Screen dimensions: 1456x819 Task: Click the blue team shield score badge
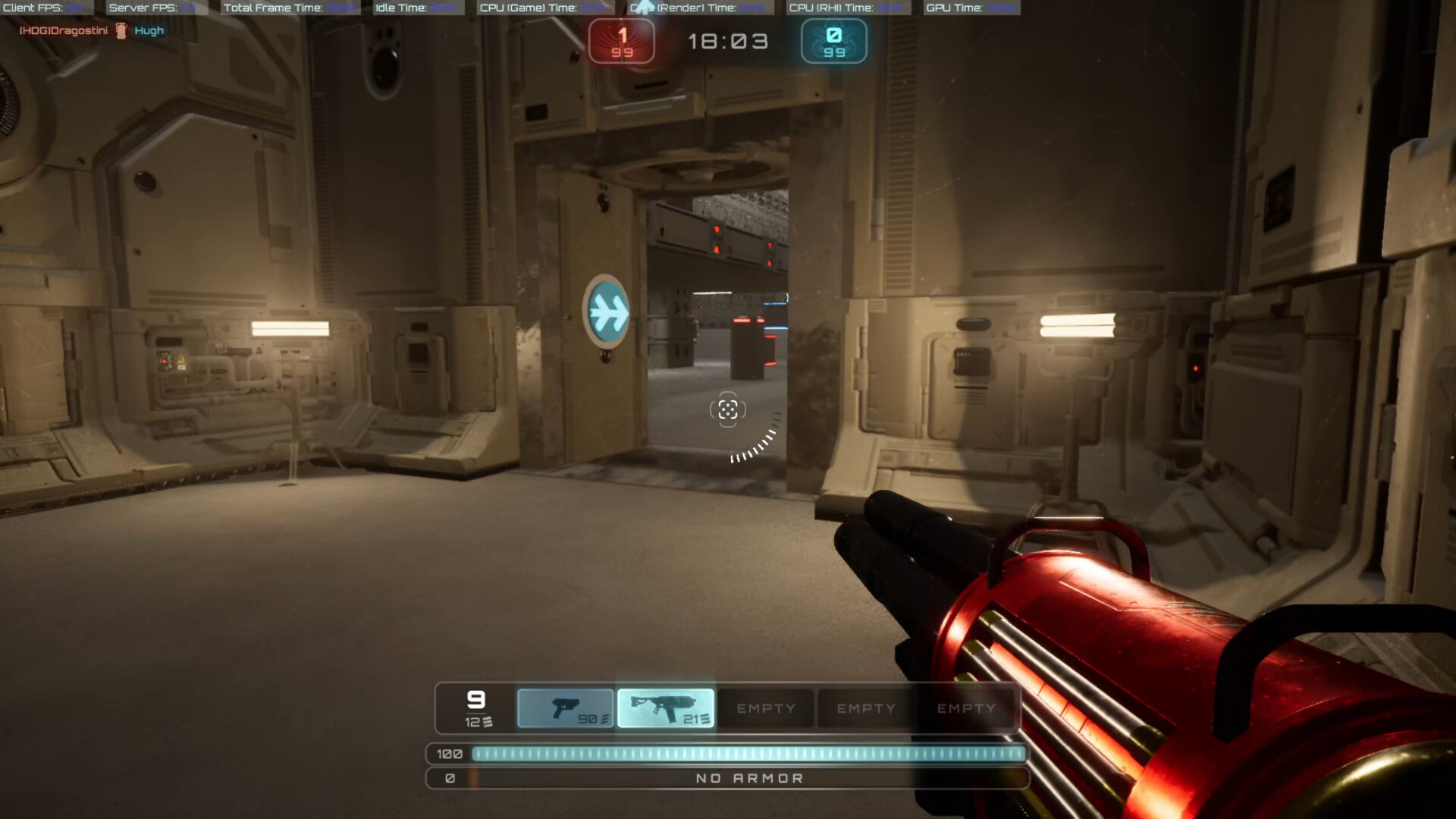click(833, 41)
